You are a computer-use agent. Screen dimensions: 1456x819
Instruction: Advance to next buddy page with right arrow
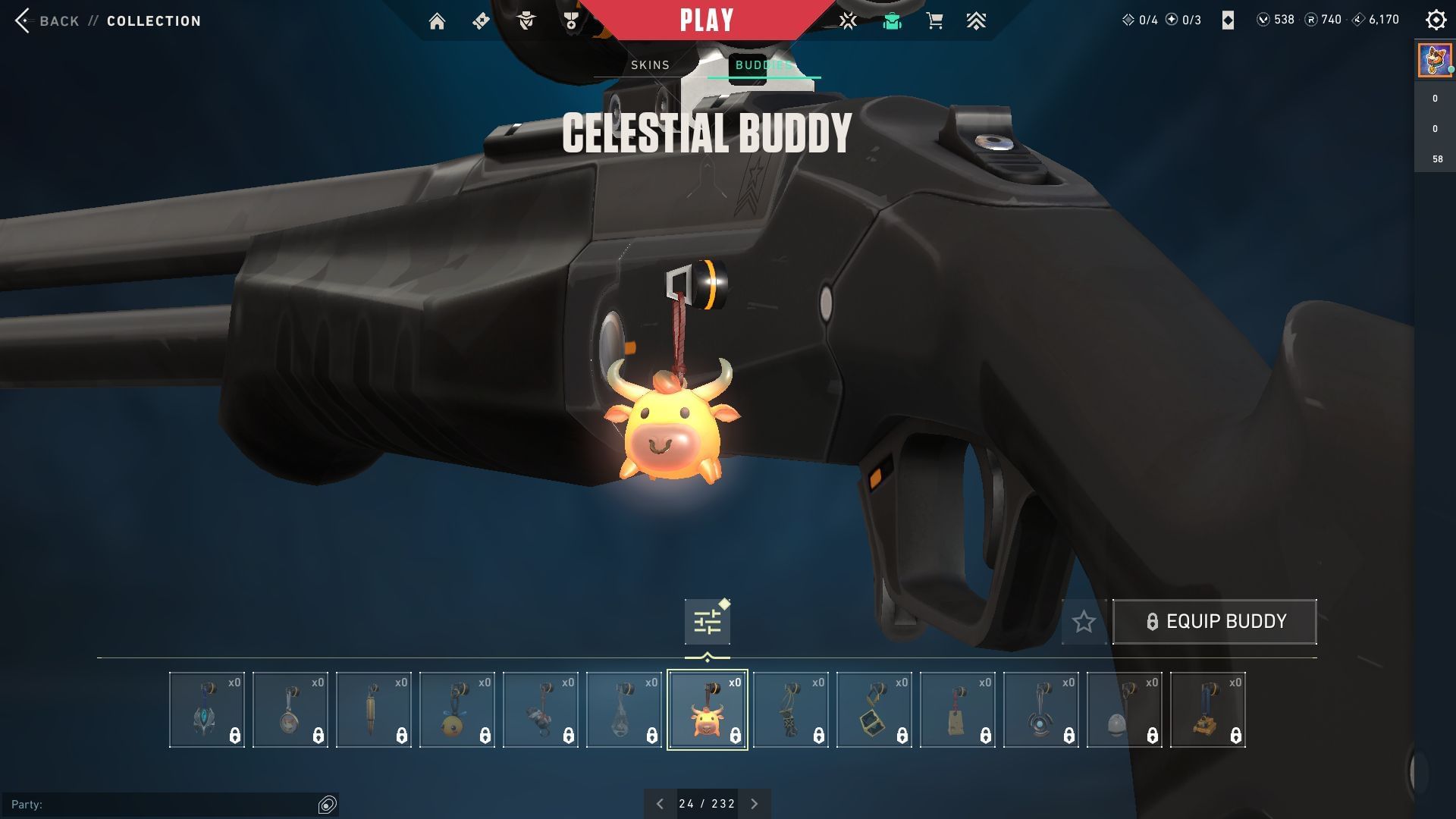(x=754, y=802)
